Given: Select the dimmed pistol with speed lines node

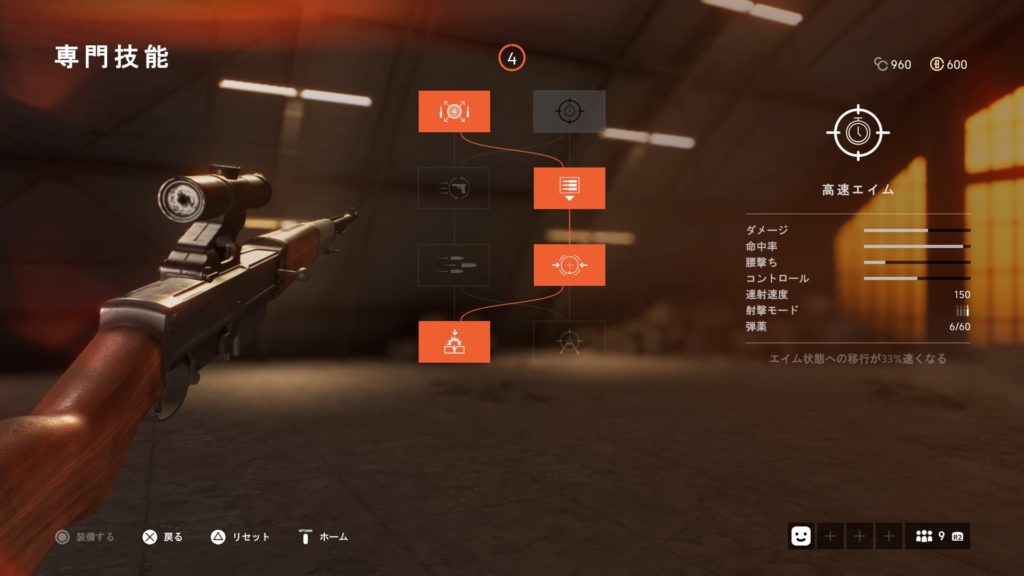Looking at the screenshot, I should [x=454, y=188].
